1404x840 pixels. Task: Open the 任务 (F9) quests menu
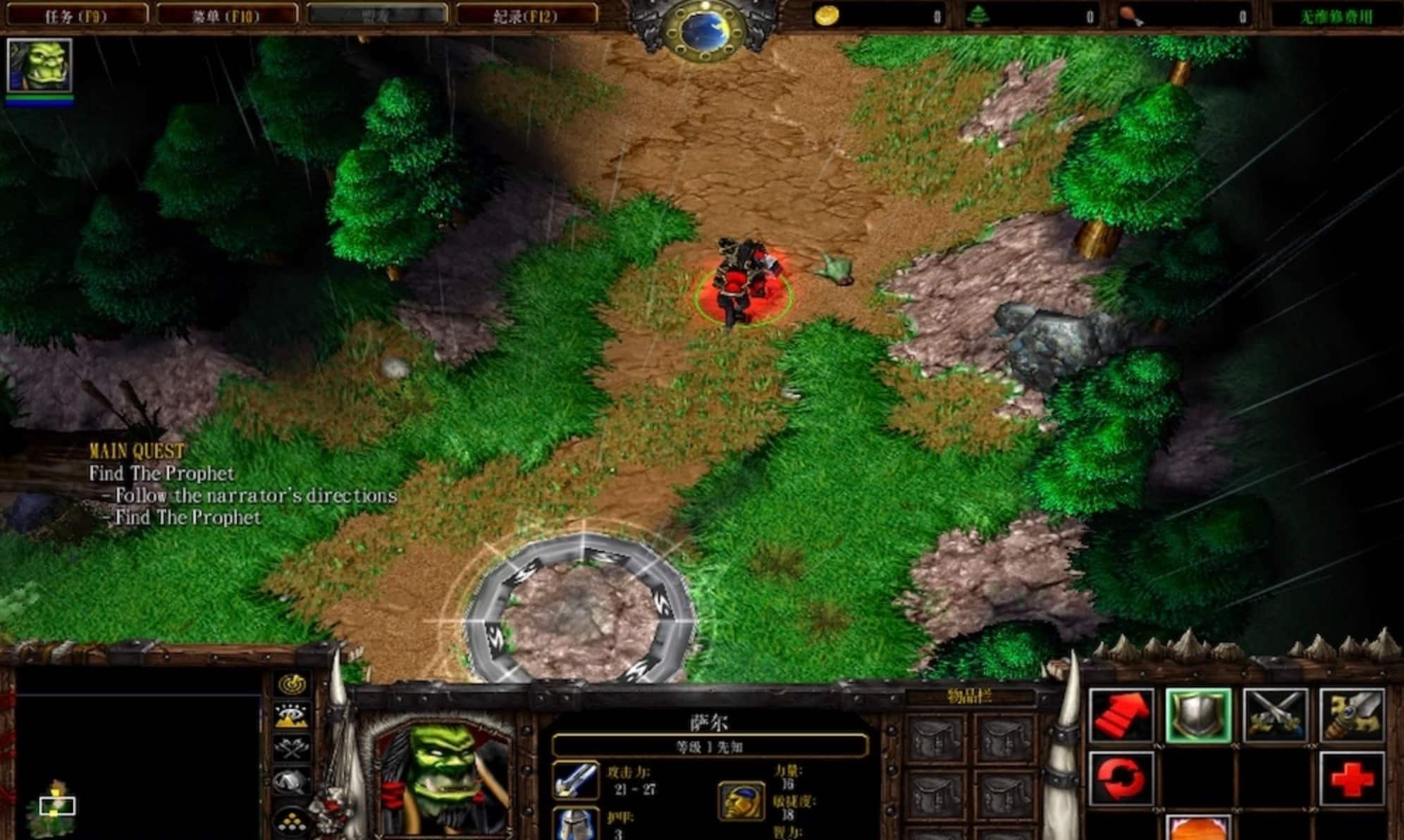pyautogui.click(x=76, y=16)
